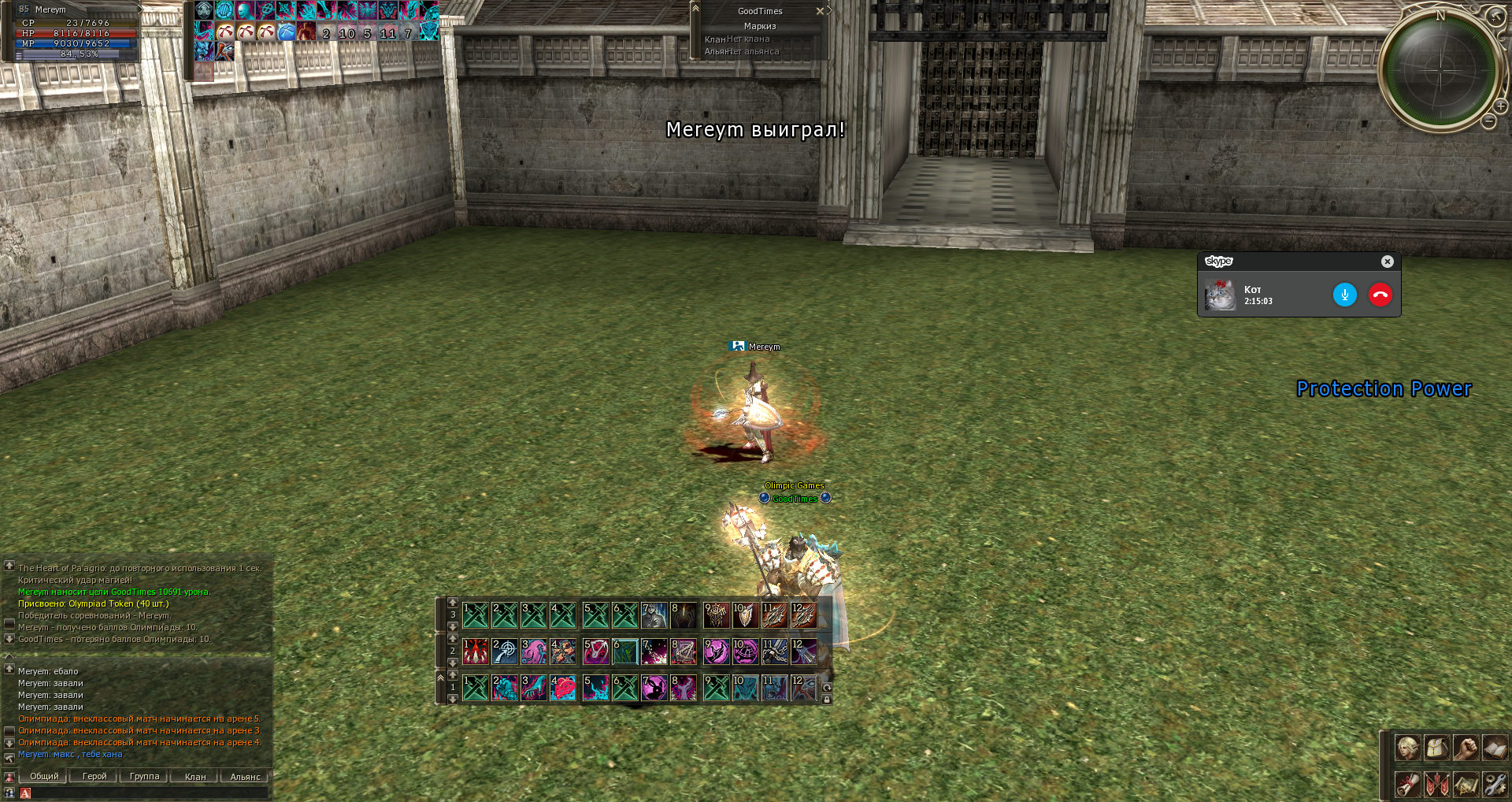Viewport: 1512px width, 802px height.
Task: Open the Герой chat tab
Action: [x=94, y=776]
